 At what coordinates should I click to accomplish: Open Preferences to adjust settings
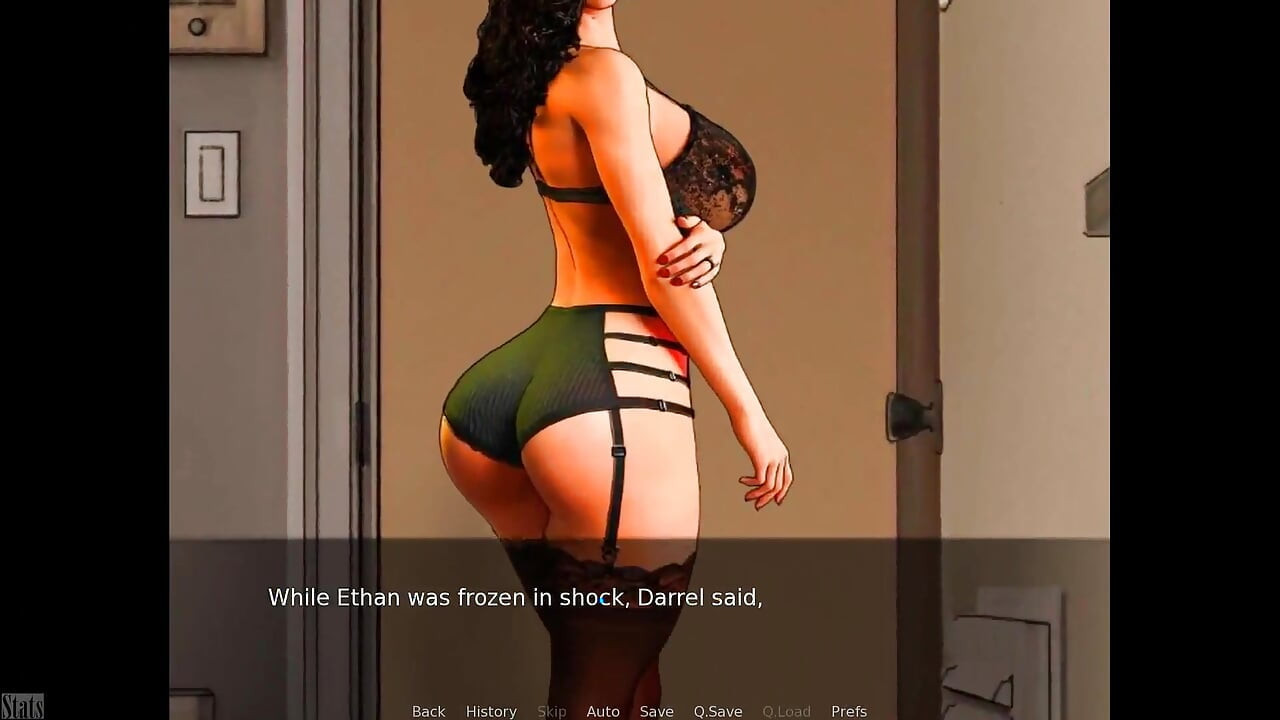click(849, 710)
